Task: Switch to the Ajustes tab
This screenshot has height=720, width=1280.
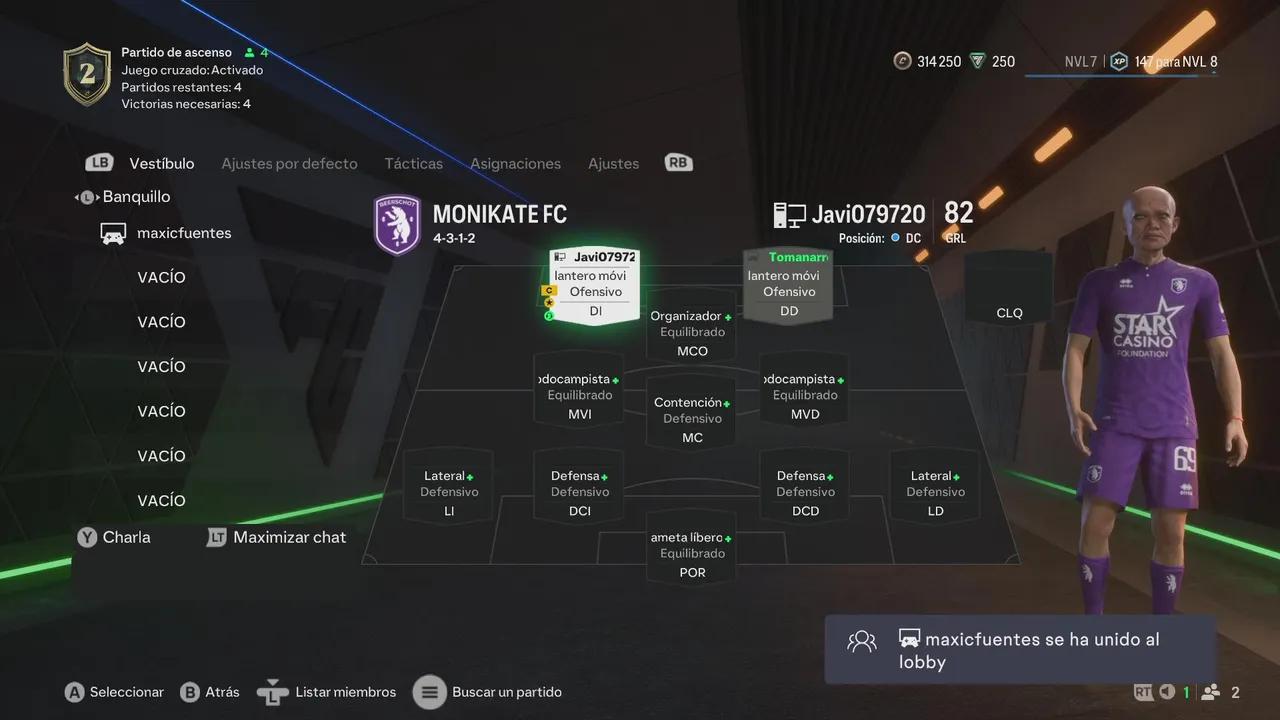Action: [x=613, y=163]
